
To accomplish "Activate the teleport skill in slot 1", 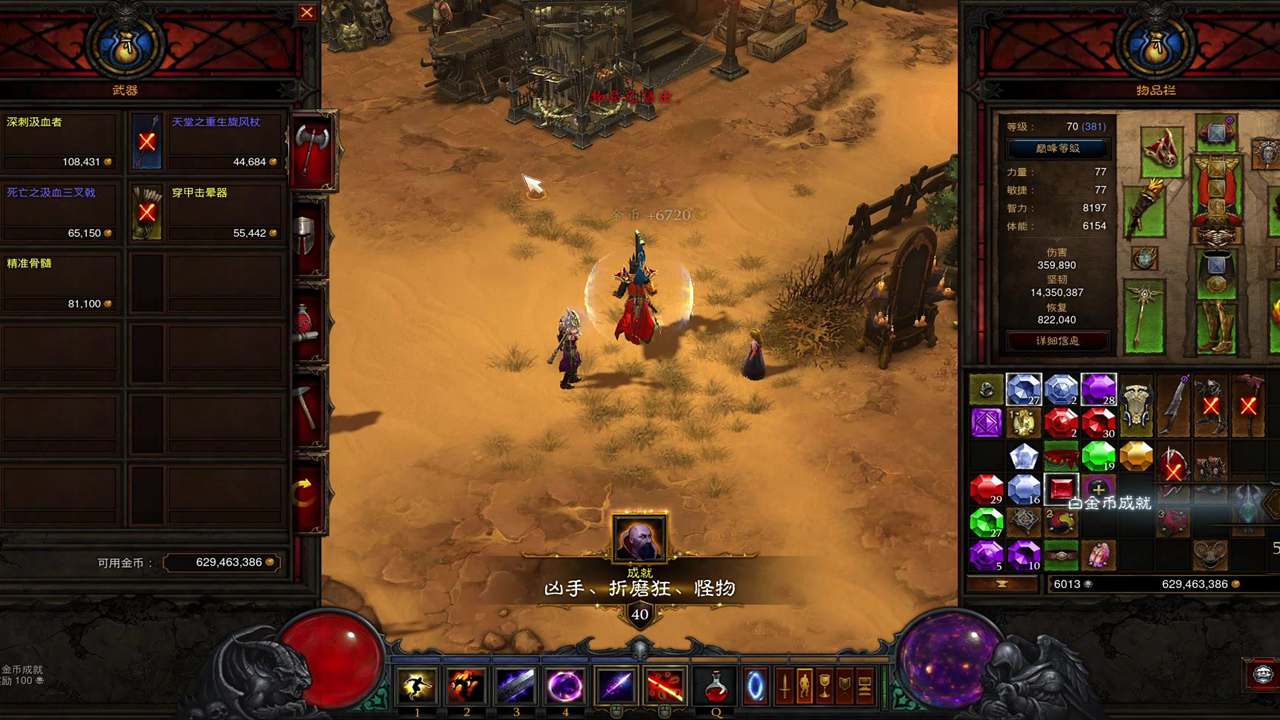I will [417, 686].
